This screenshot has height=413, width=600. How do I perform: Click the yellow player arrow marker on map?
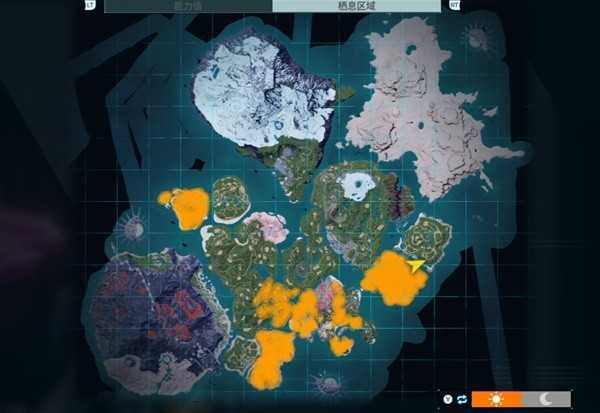[x=417, y=265]
